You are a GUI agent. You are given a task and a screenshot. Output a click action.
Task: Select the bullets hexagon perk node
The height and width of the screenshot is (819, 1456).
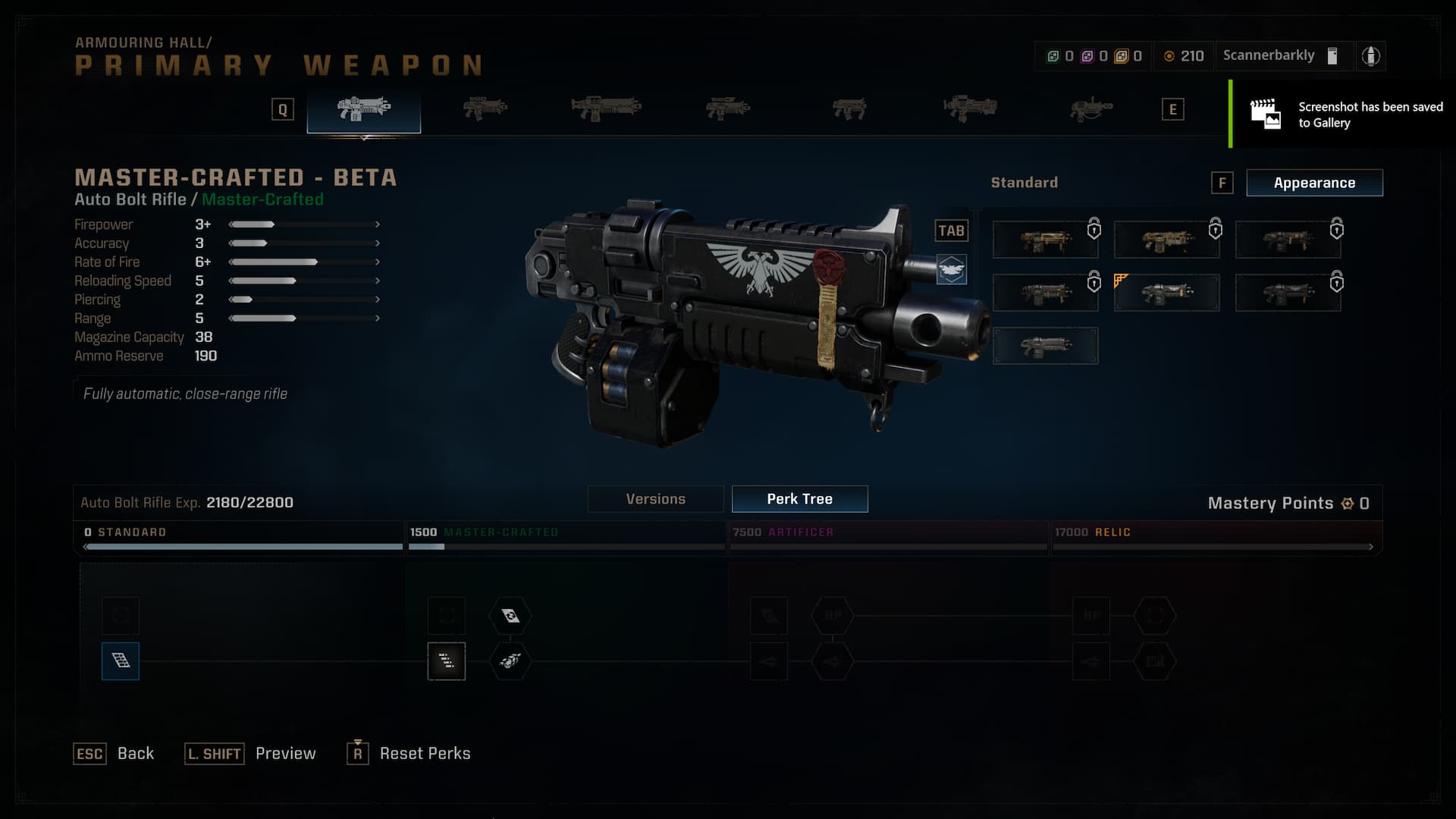click(x=510, y=661)
